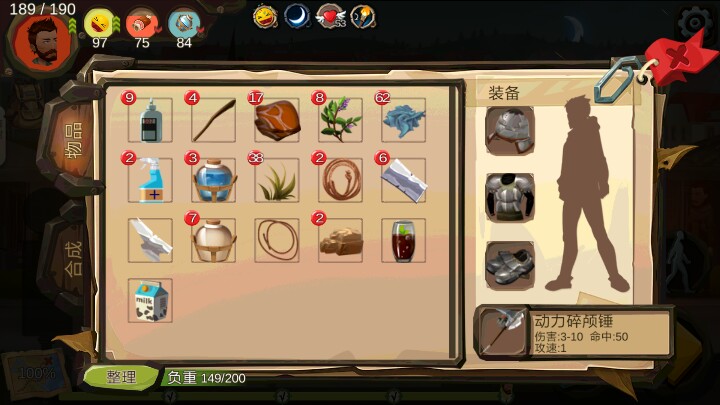720x405 pixels.
Task: Select the wooden stick item
Action: [x=213, y=120]
